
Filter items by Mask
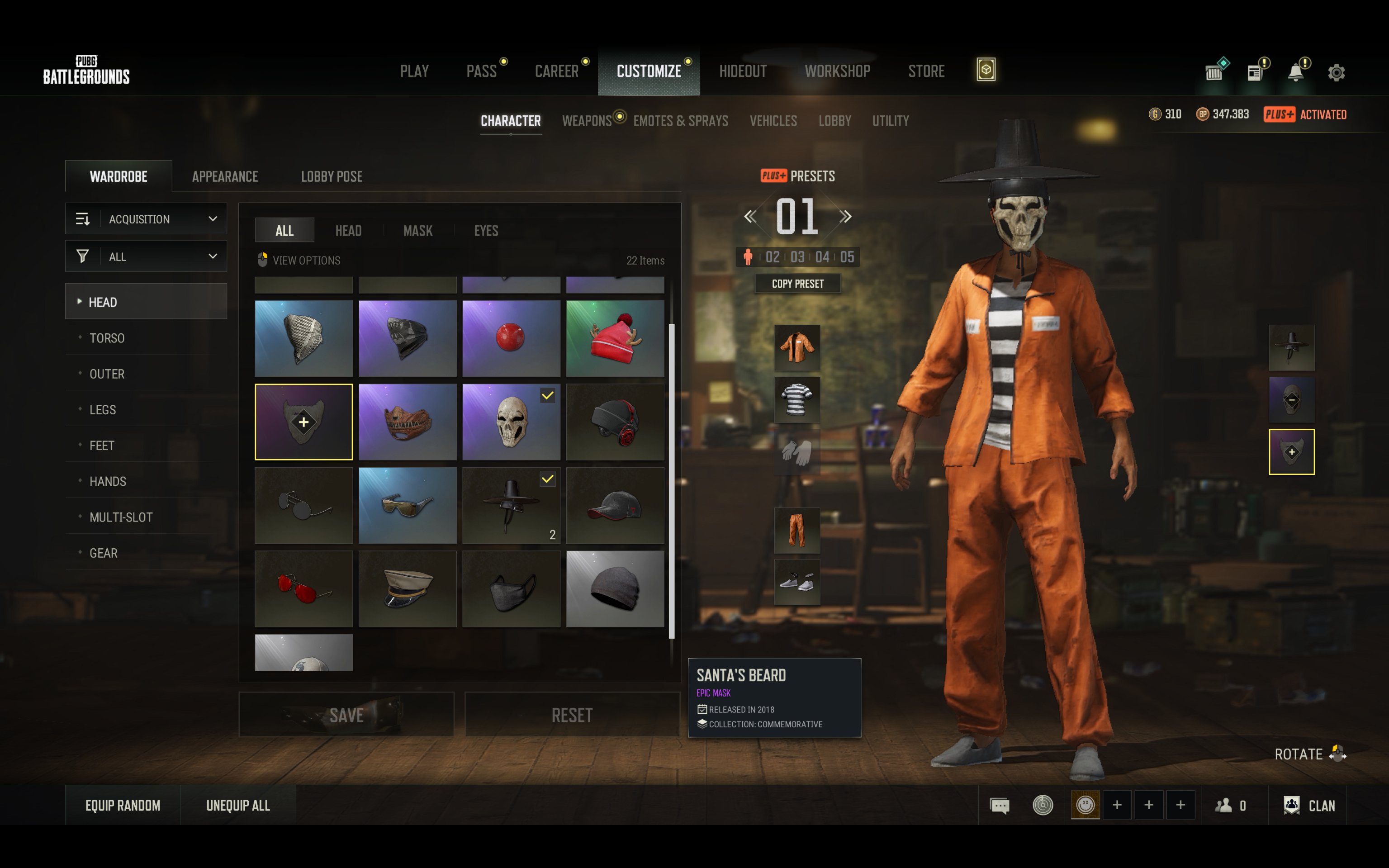coord(417,231)
